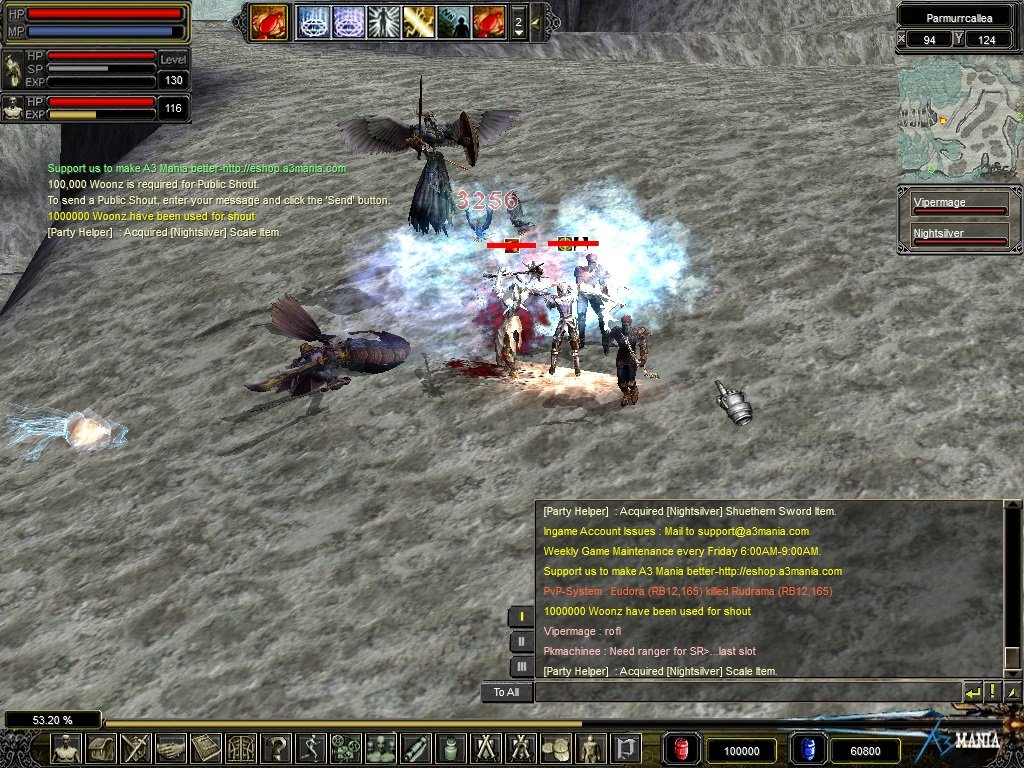Collapse the skill bar with the green arrow
1024x768 pixels.
click(536, 22)
